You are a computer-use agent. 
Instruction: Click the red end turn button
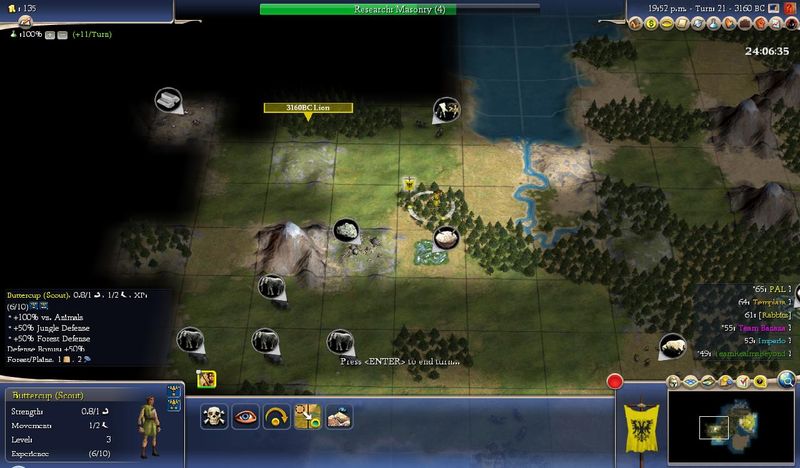pyautogui.click(x=616, y=380)
